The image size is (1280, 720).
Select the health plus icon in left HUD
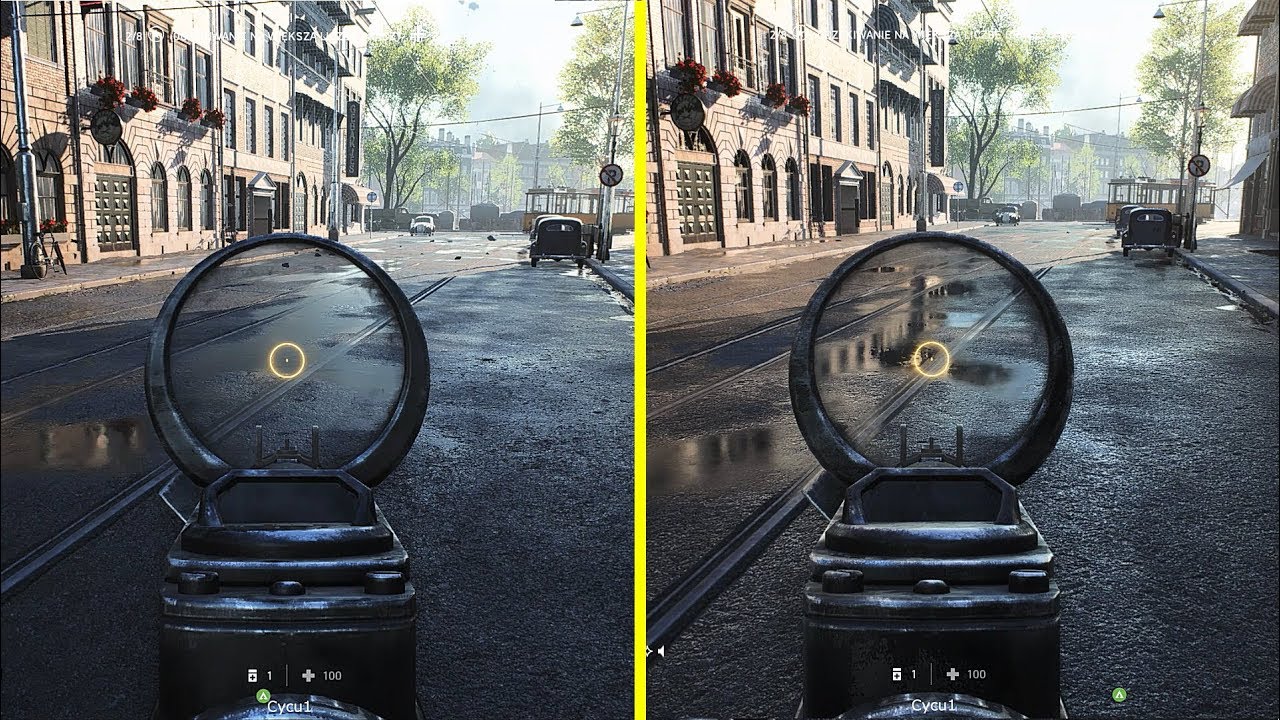(308, 675)
